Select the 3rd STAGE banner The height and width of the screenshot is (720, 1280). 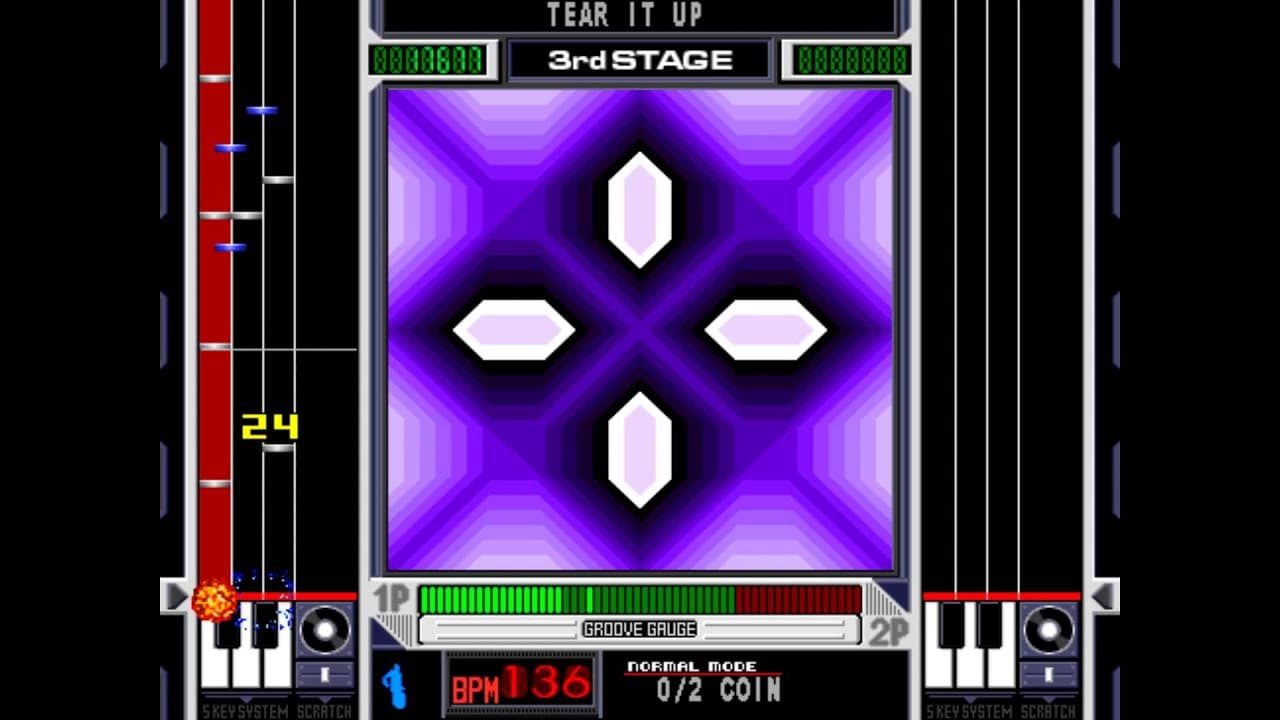click(x=640, y=58)
